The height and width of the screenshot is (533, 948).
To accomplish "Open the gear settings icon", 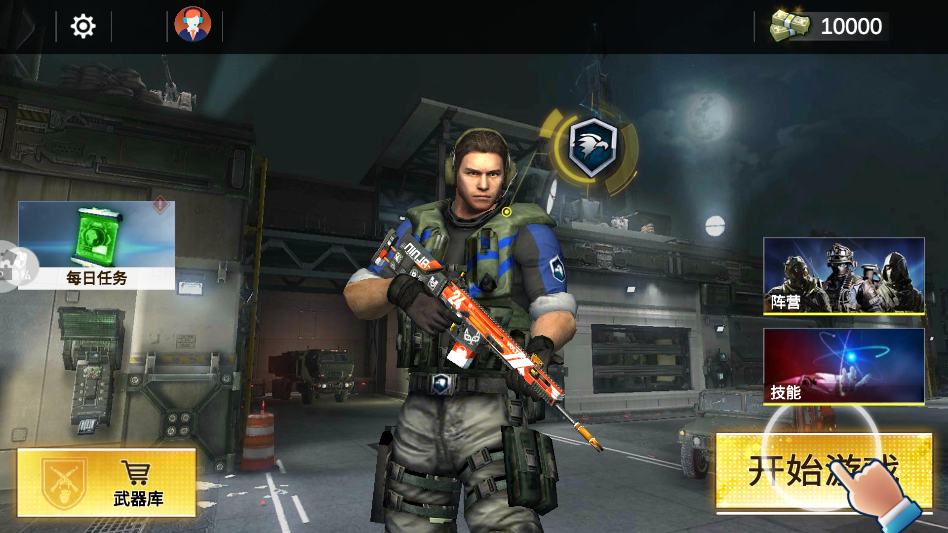I will point(83,27).
